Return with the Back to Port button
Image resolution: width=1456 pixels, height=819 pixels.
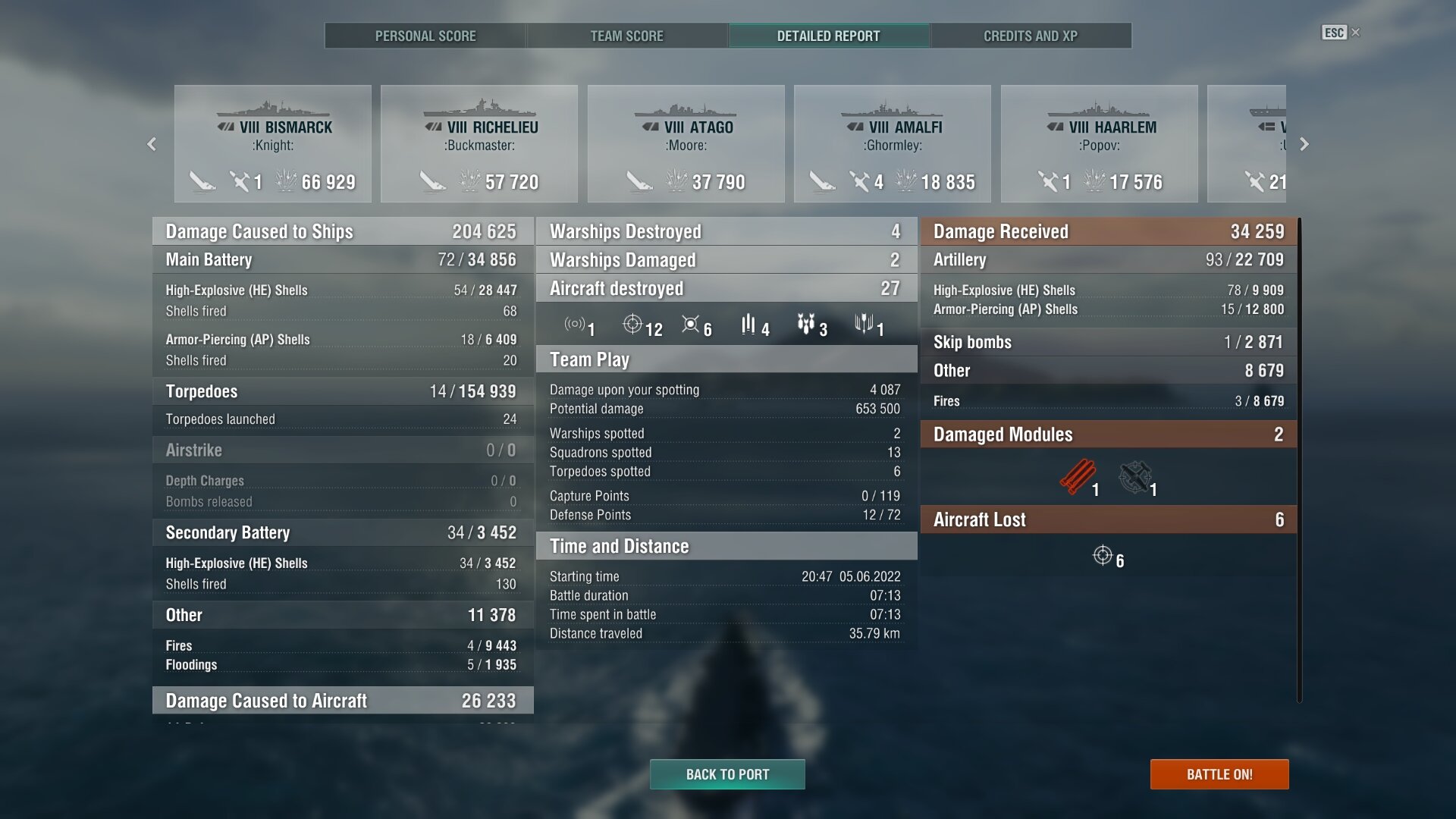coord(727,774)
